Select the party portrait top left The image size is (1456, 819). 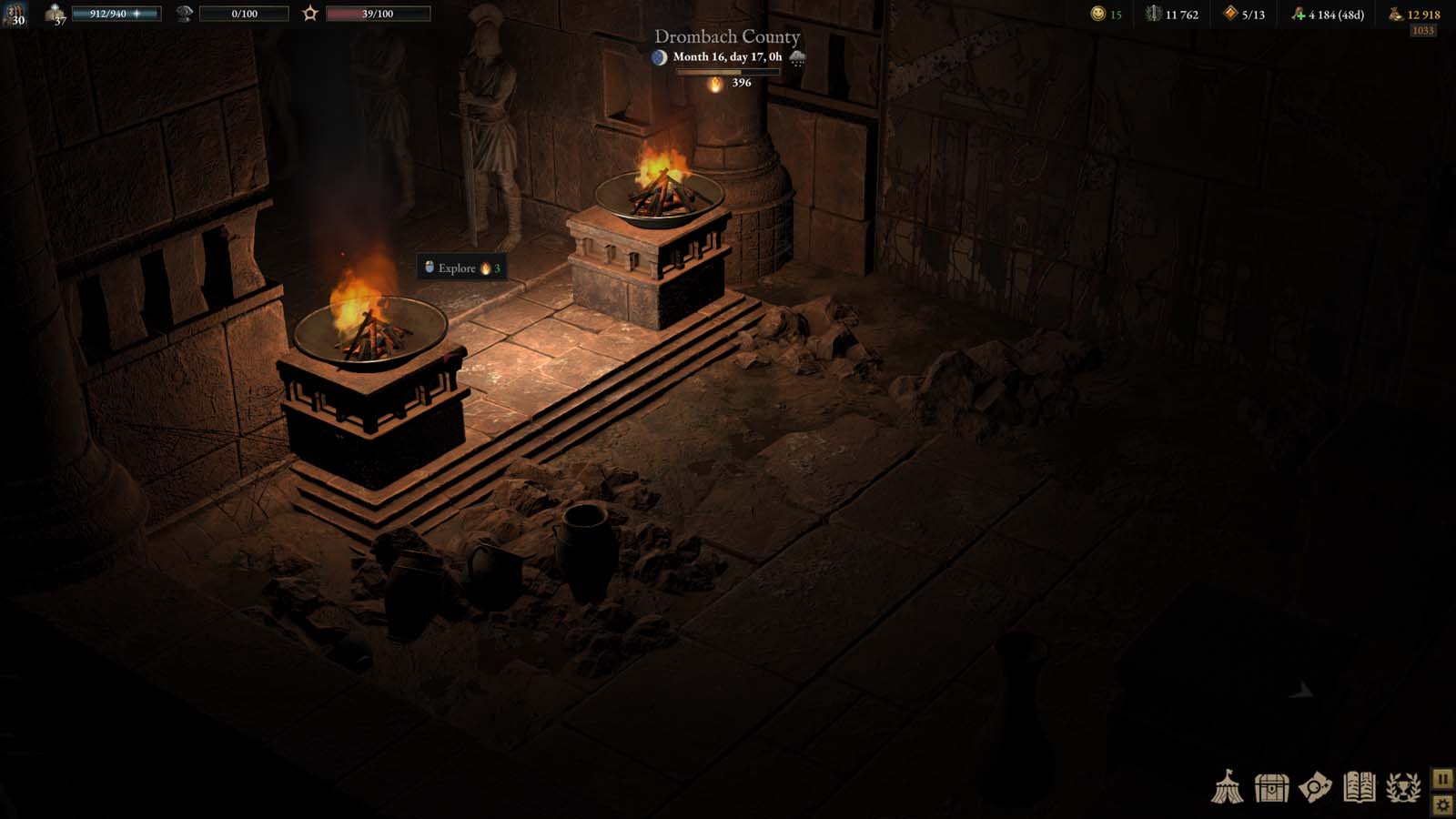[x=15, y=15]
